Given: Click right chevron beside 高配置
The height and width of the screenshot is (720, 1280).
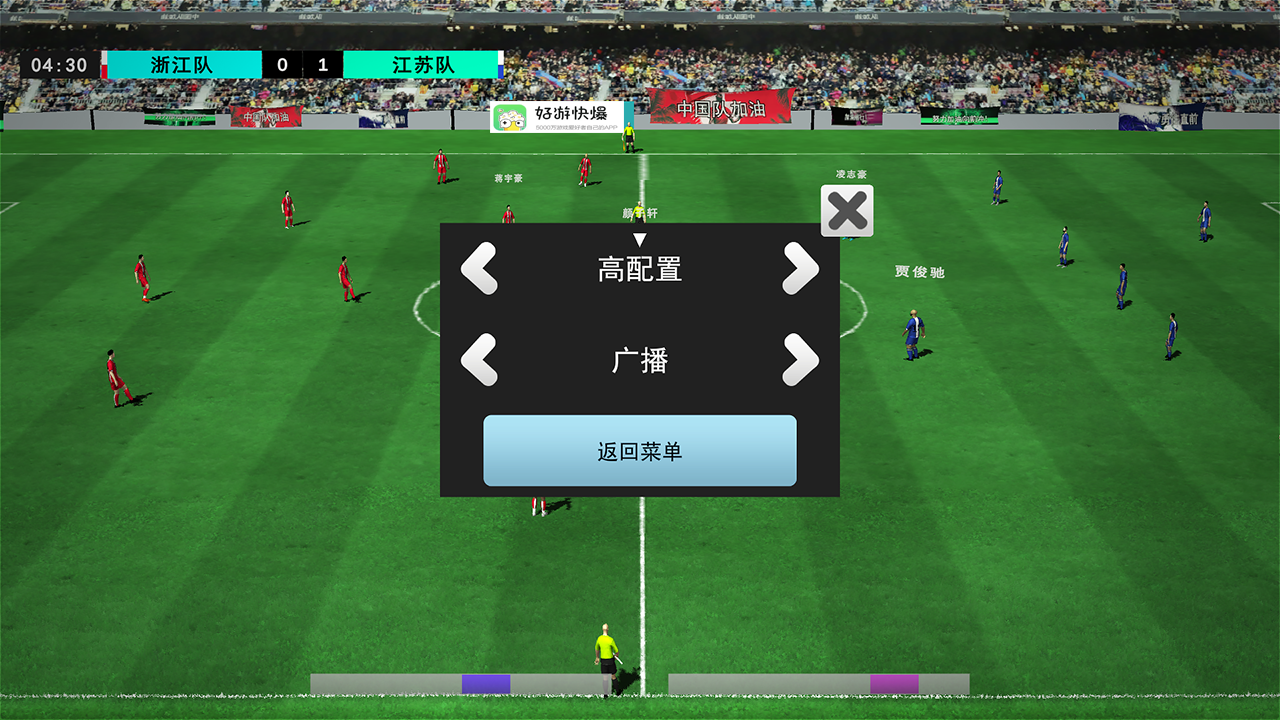Looking at the screenshot, I should [x=801, y=270].
